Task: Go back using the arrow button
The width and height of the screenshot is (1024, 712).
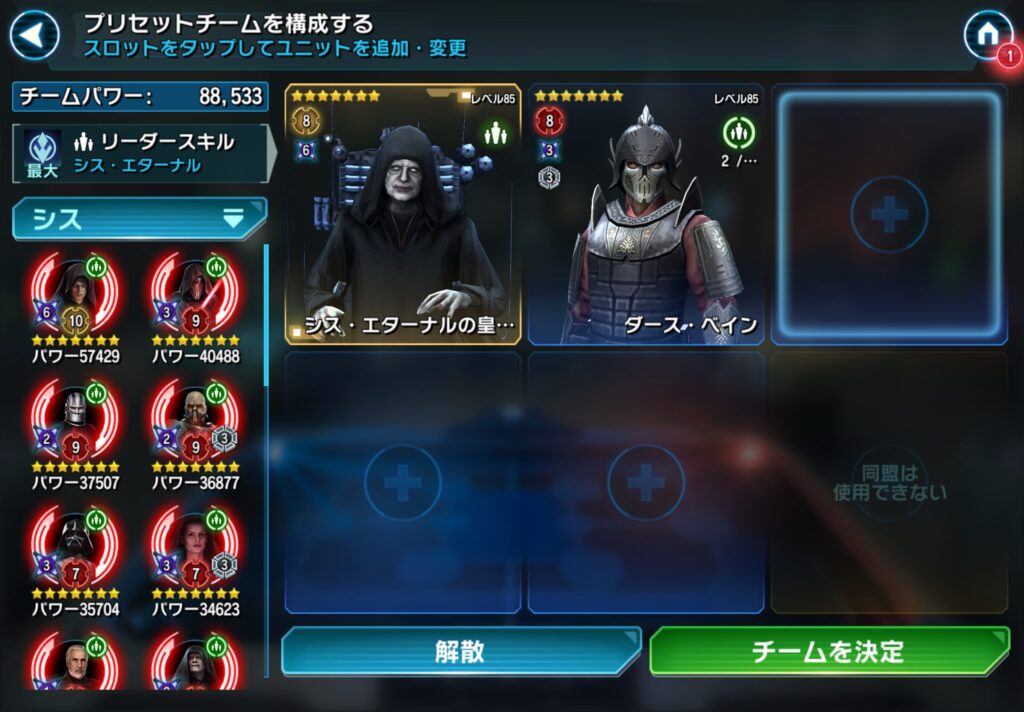Action: [x=34, y=36]
